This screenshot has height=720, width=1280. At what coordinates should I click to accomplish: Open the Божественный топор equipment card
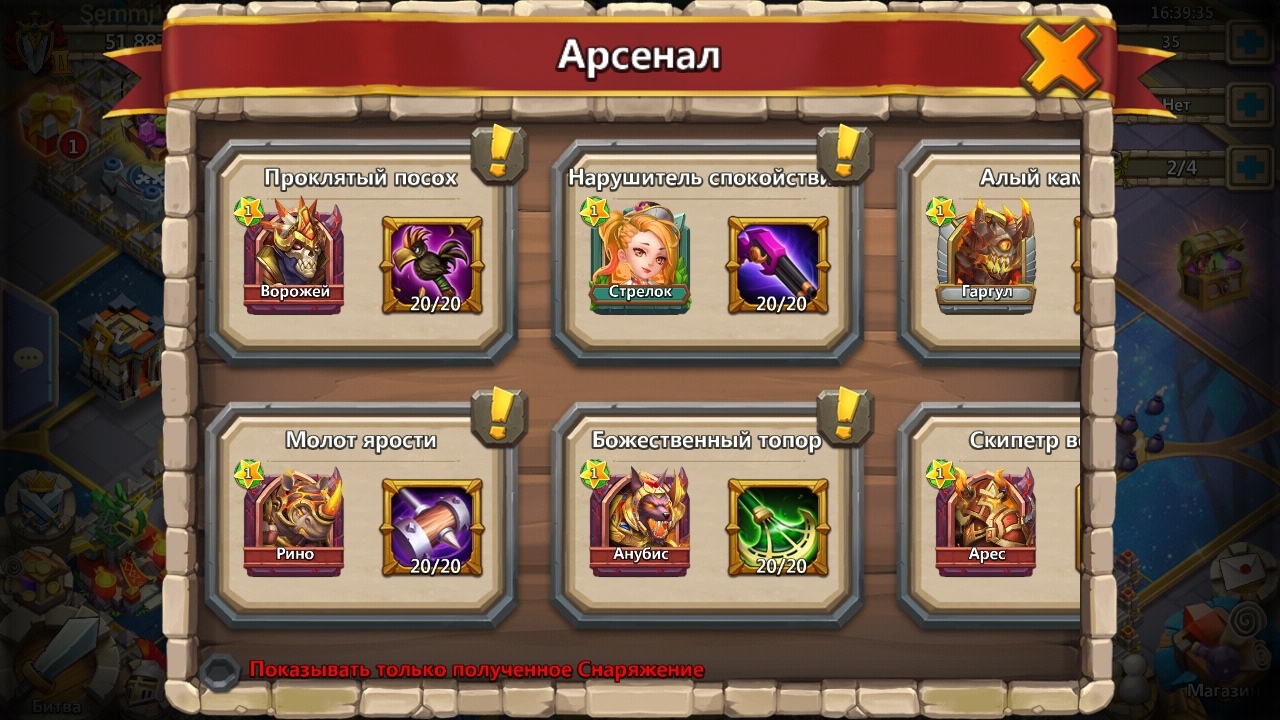pyautogui.click(x=706, y=440)
